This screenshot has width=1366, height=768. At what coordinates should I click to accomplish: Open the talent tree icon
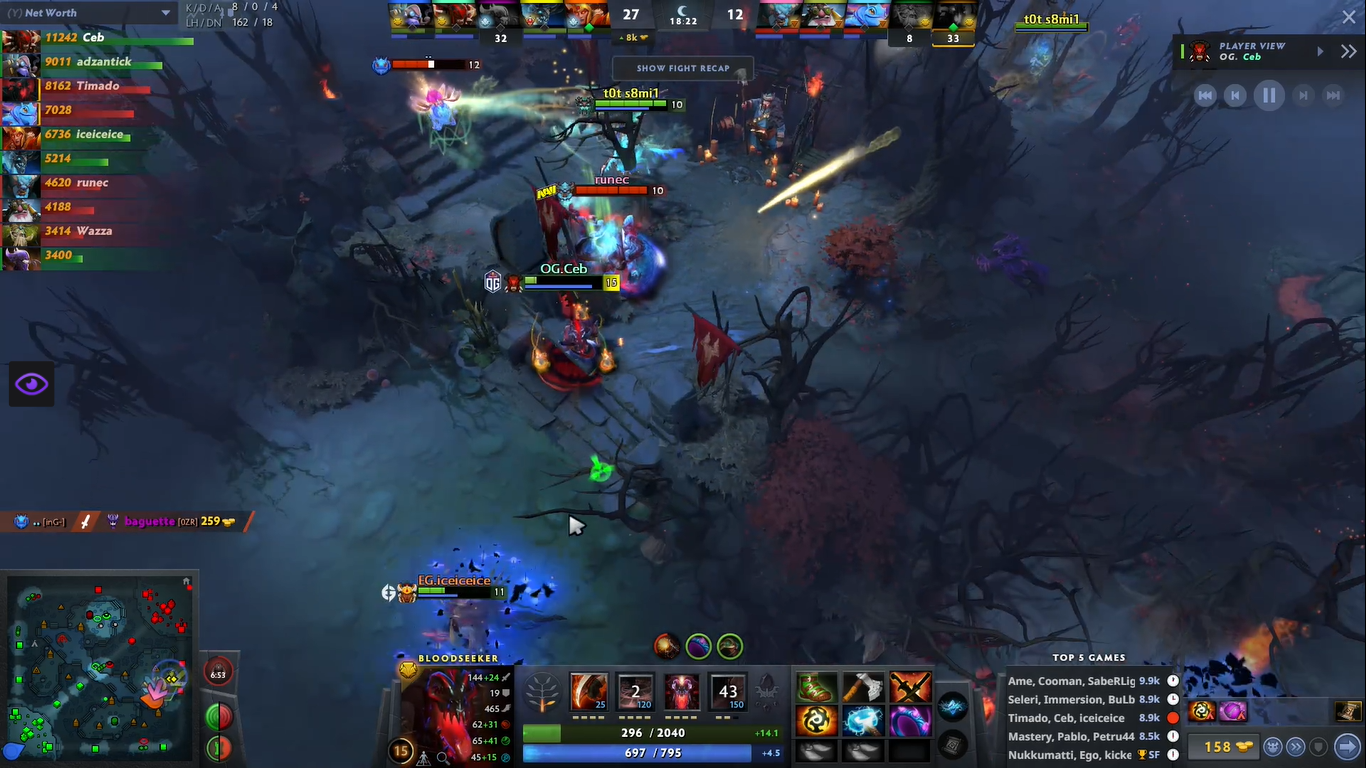(x=543, y=691)
